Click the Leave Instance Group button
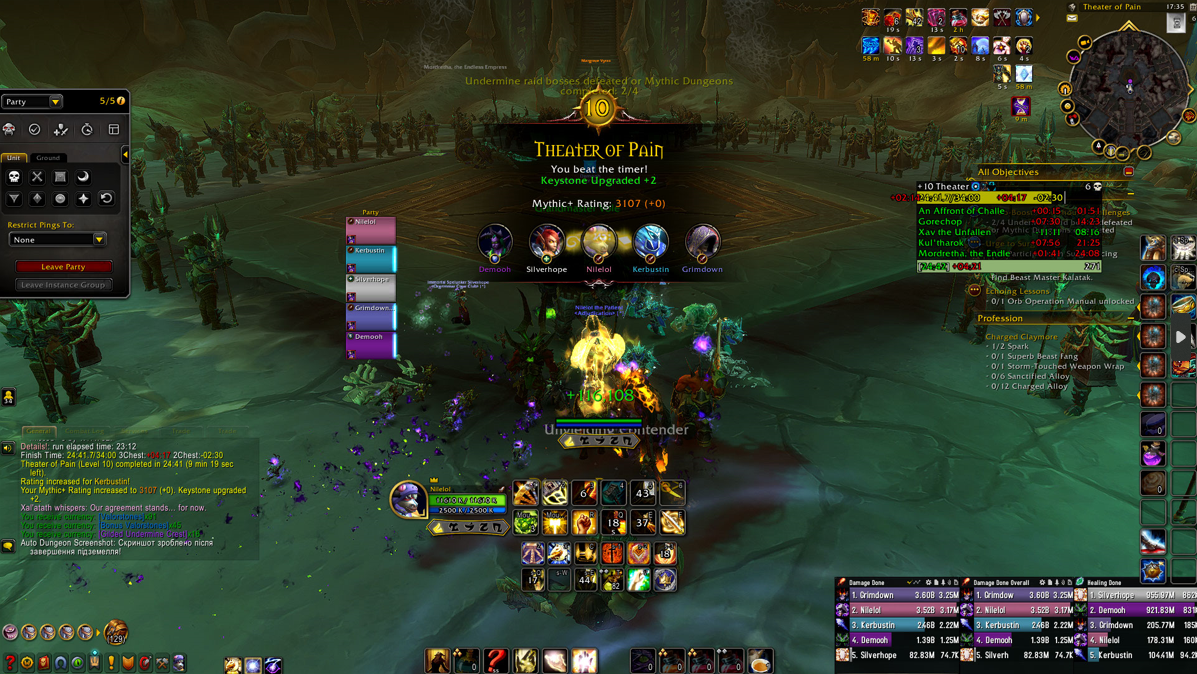The image size is (1197, 674). (63, 285)
